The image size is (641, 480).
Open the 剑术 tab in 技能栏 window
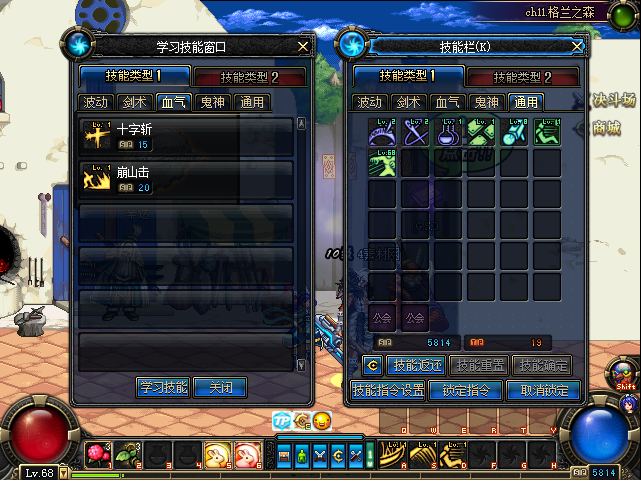pyautogui.click(x=408, y=101)
